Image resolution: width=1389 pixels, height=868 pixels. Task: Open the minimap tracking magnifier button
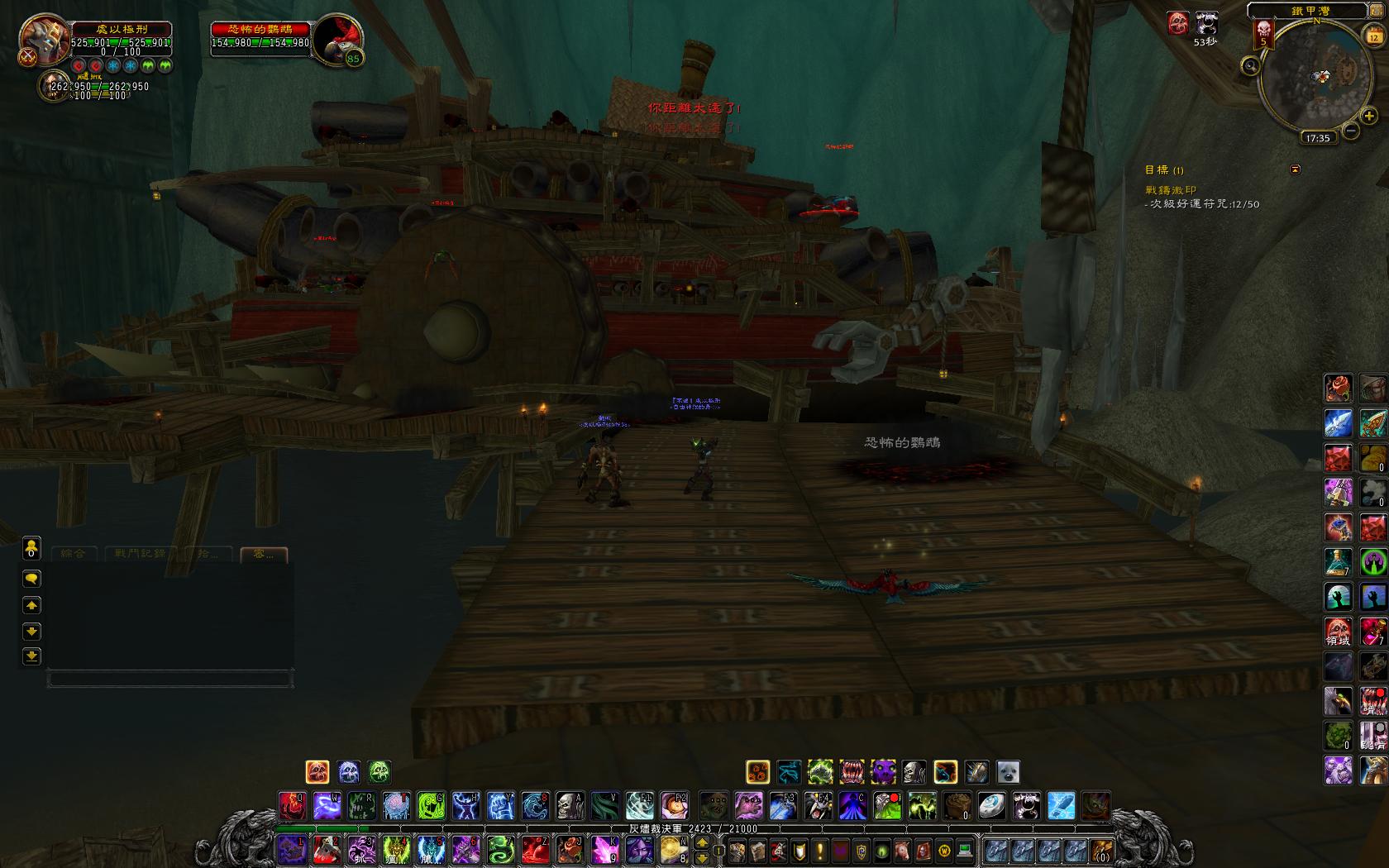[1250, 65]
